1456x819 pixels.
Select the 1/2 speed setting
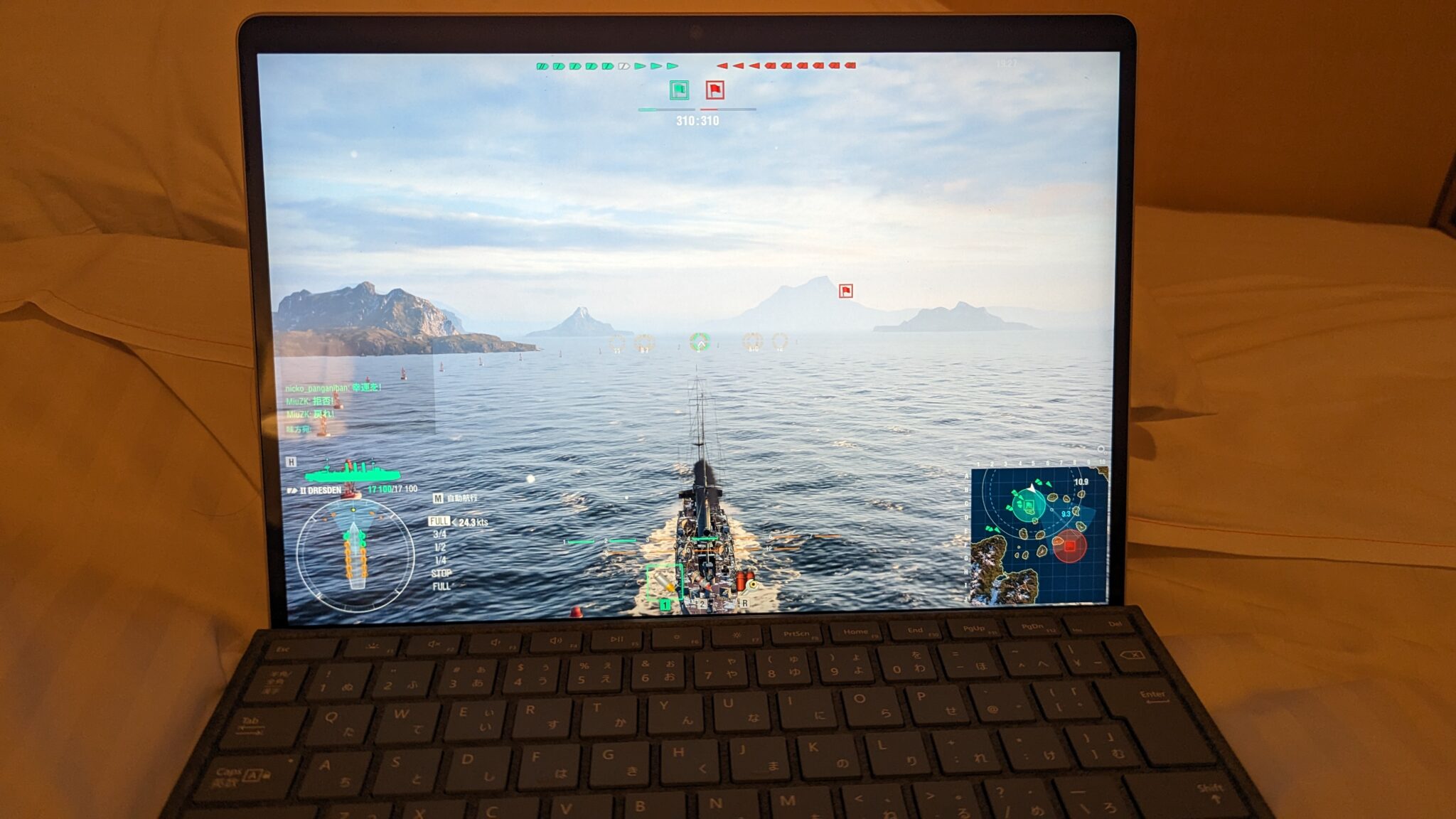point(439,548)
